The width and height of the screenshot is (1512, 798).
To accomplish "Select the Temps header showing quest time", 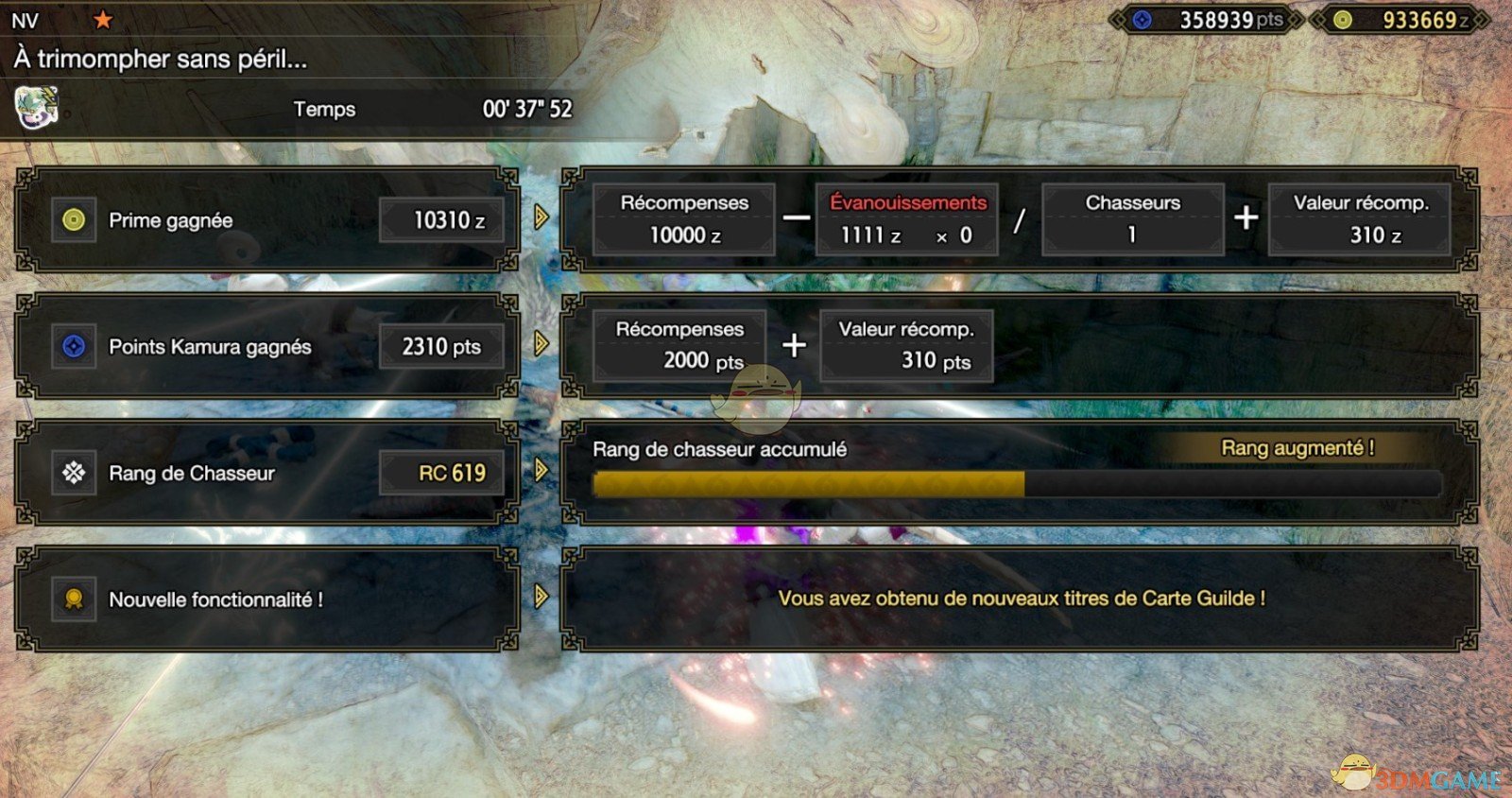I will click(325, 110).
